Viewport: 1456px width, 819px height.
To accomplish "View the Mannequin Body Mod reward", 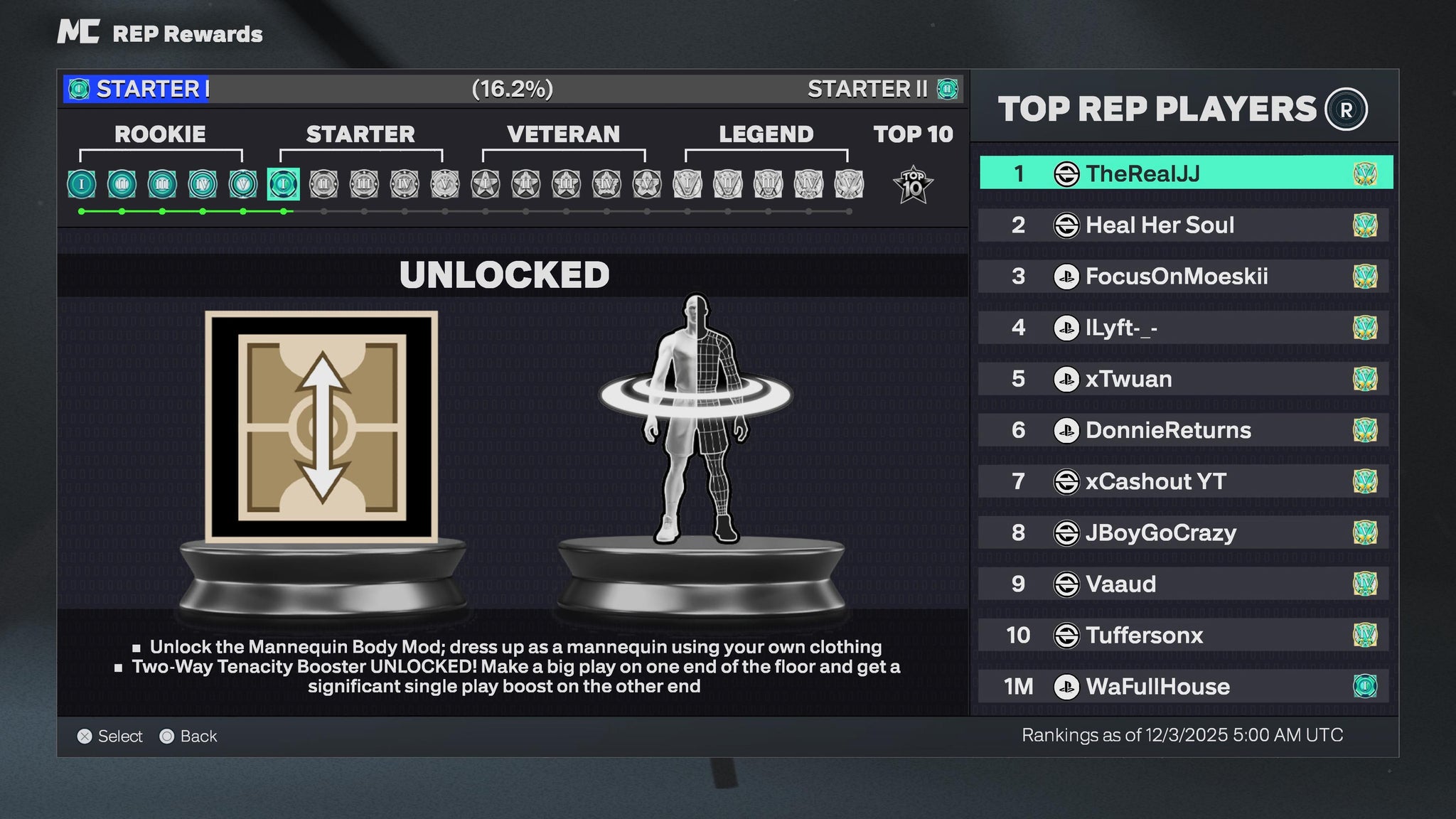I will [x=696, y=419].
